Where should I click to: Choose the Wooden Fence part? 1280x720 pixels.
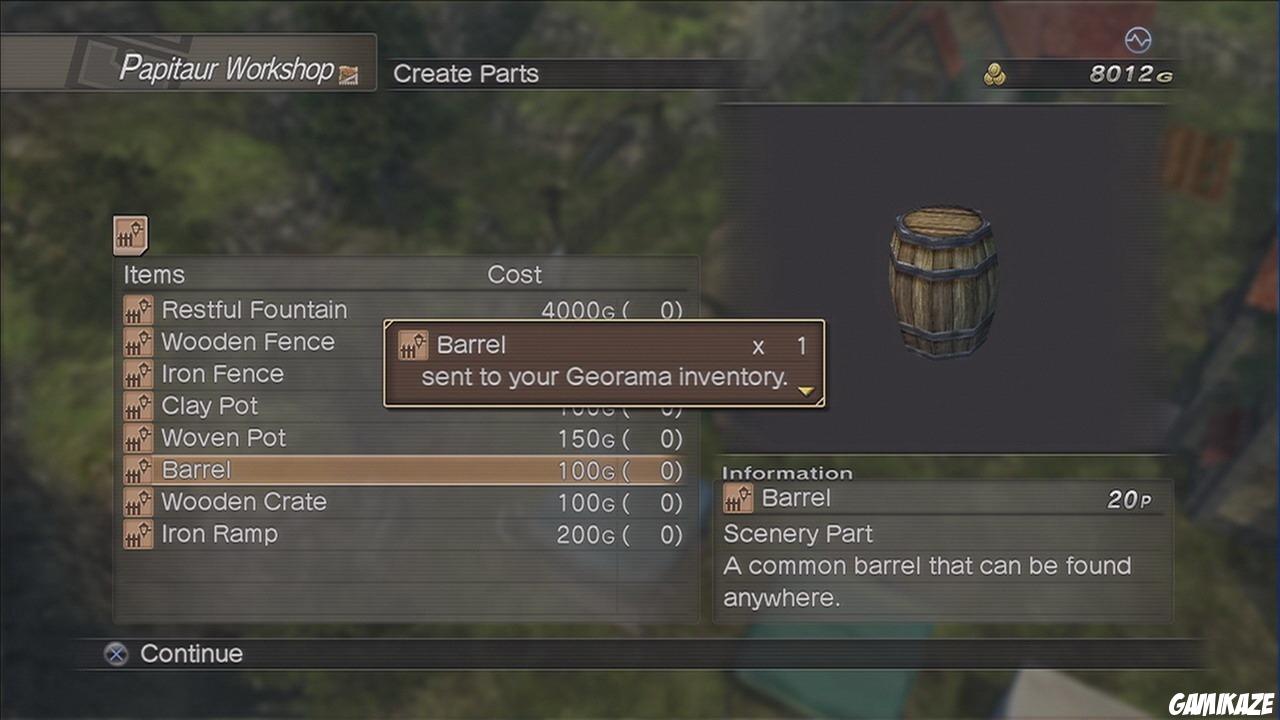click(248, 342)
